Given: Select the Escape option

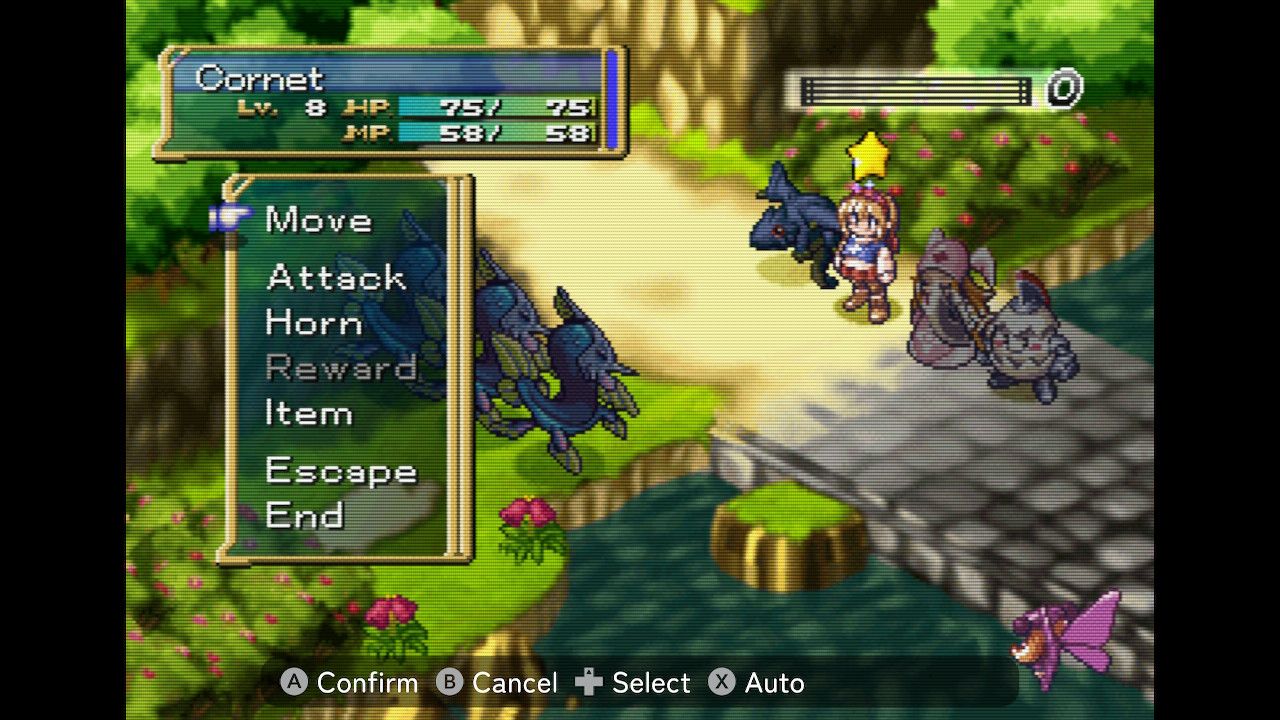Looking at the screenshot, I should (x=341, y=470).
